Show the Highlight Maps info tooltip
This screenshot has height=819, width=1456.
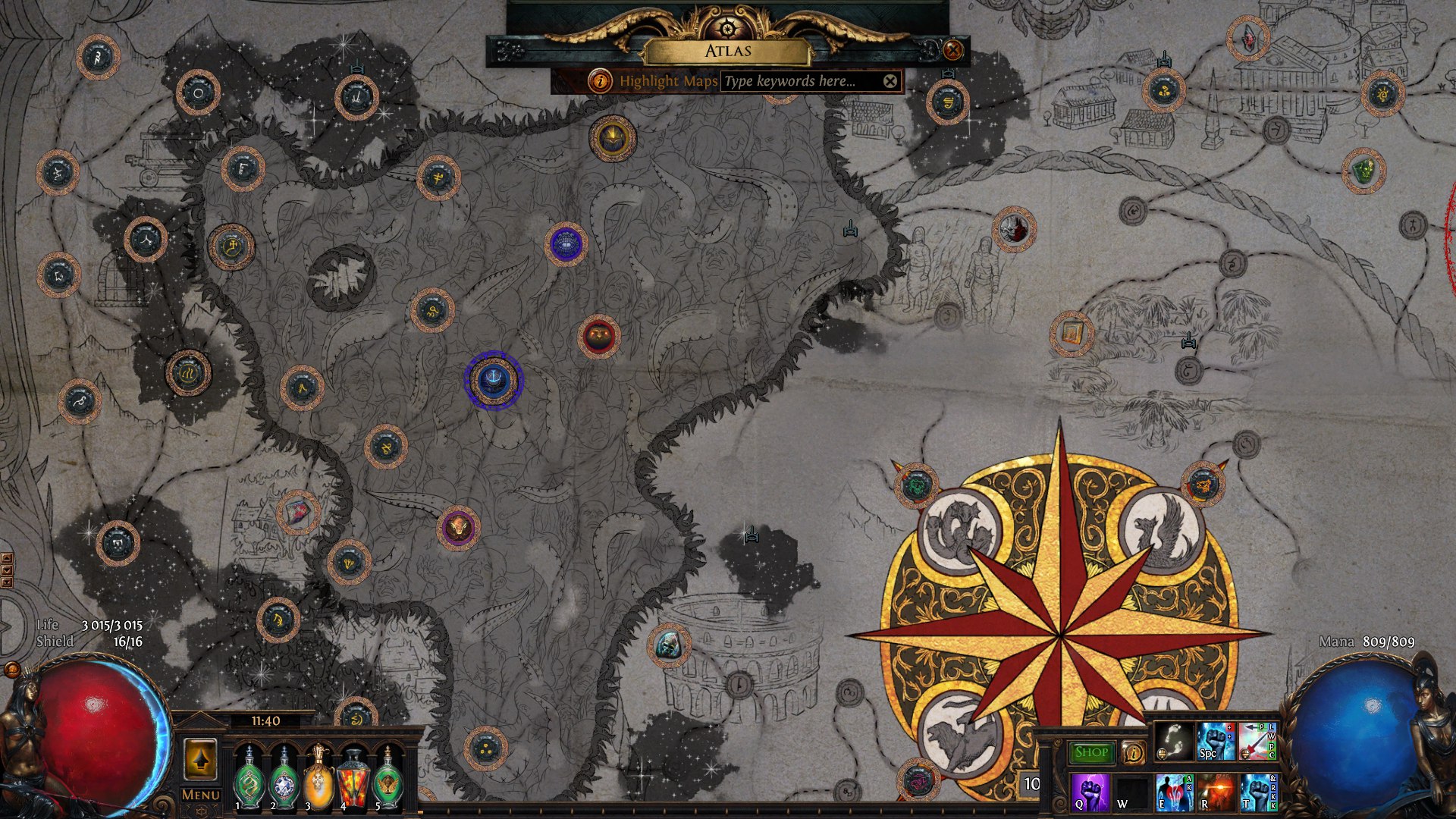[x=600, y=80]
